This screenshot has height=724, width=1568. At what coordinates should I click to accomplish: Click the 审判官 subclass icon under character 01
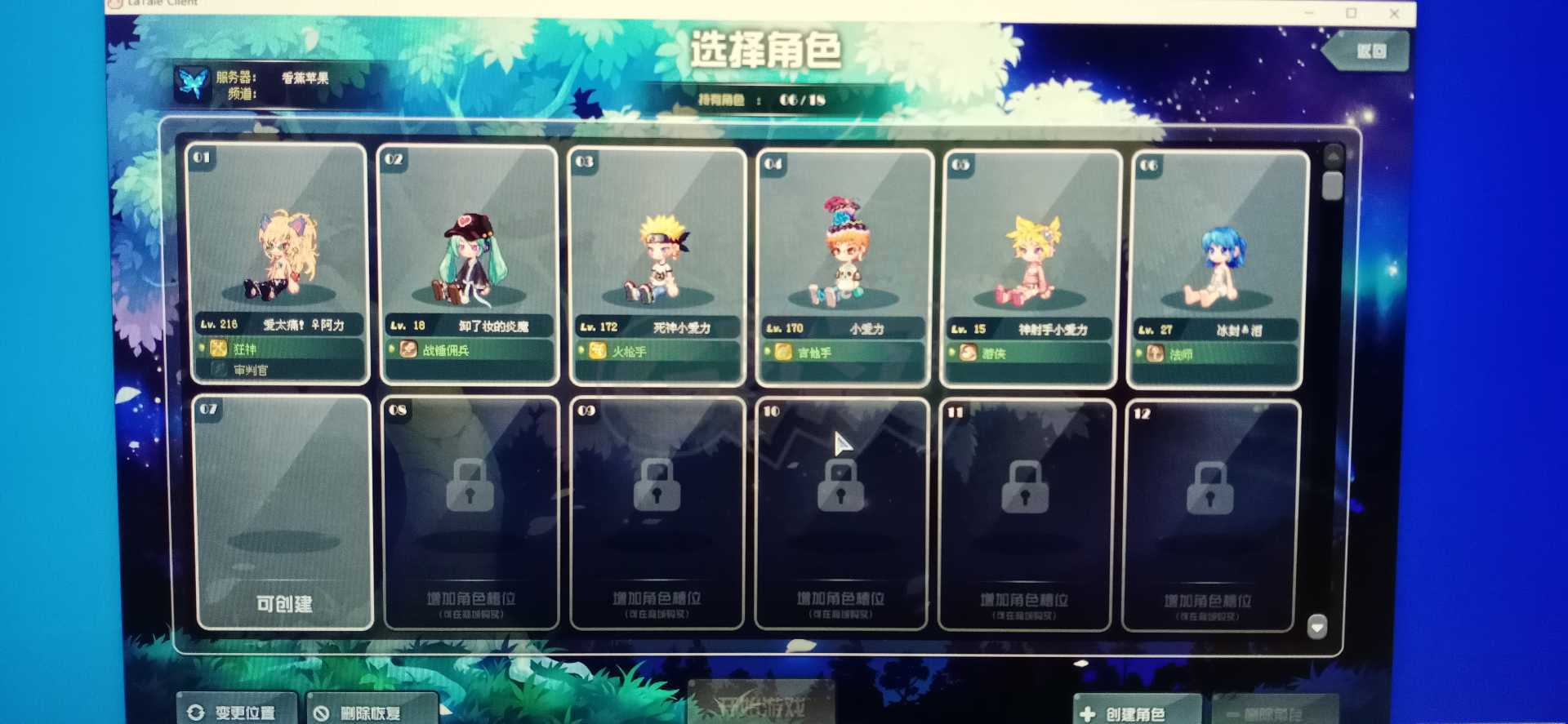(x=219, y=370)
